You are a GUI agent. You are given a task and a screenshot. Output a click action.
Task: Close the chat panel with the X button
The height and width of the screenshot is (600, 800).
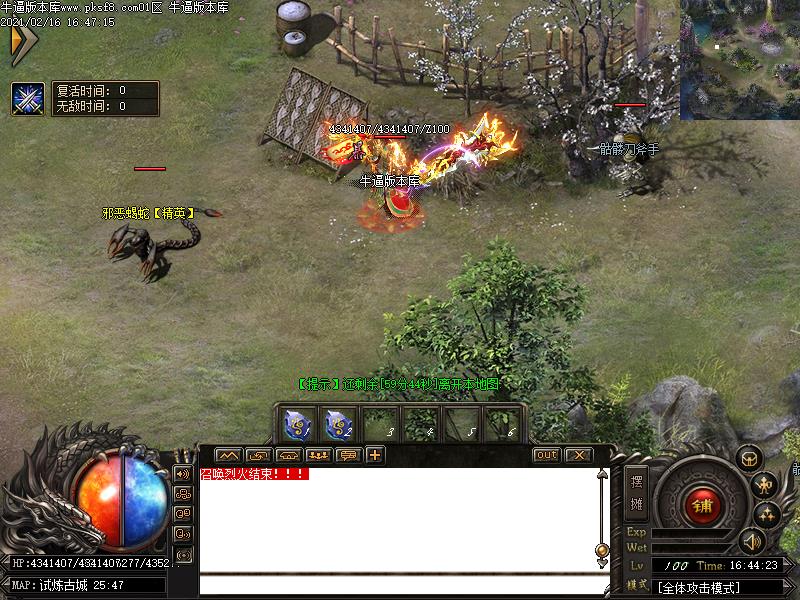pyautogui.click(x=578, y=455)
